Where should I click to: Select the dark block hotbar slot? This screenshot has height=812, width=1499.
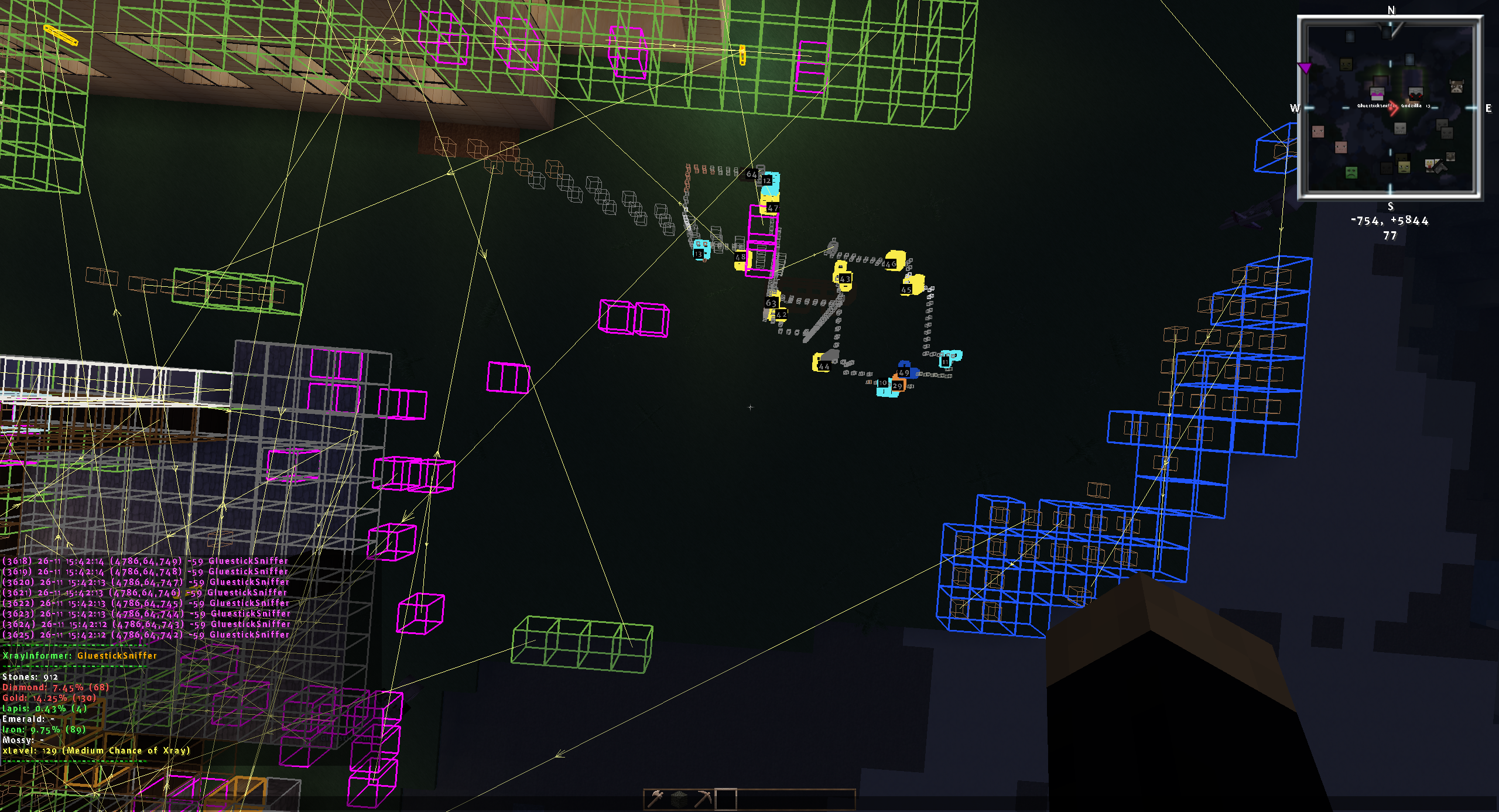coord(679,799)
